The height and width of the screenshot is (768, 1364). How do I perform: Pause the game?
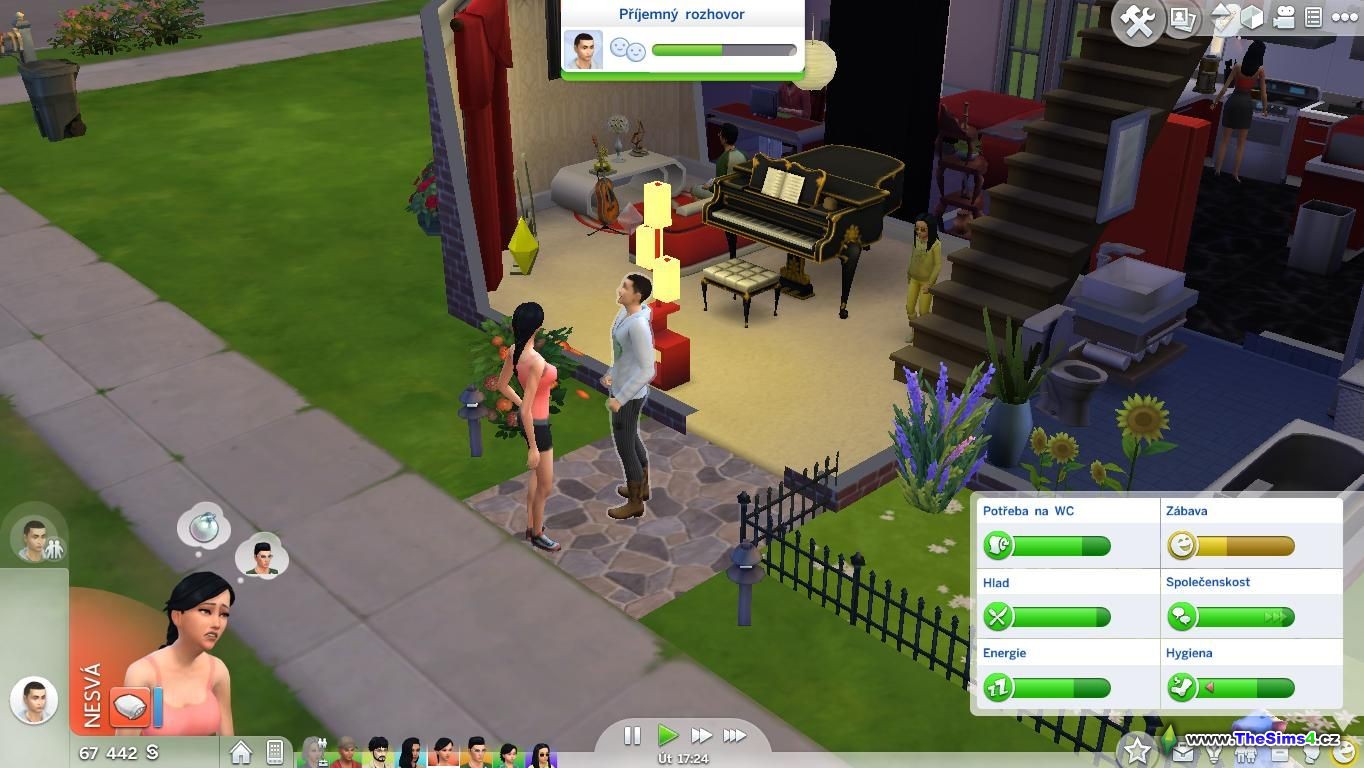click(x=632, y=736)
